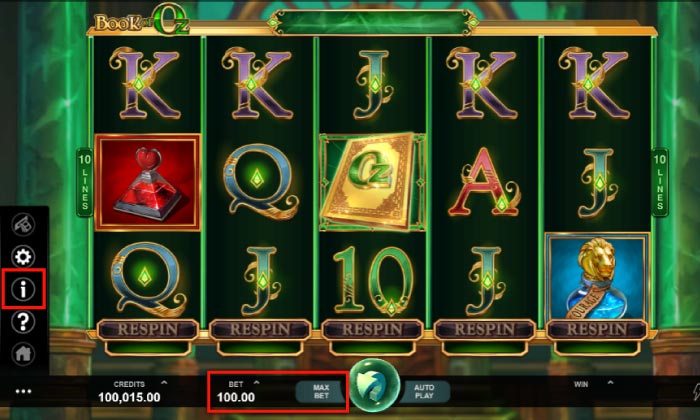Go to the home lobby icon
This screenshot has height=420, width=700.
tap(23, 353)
